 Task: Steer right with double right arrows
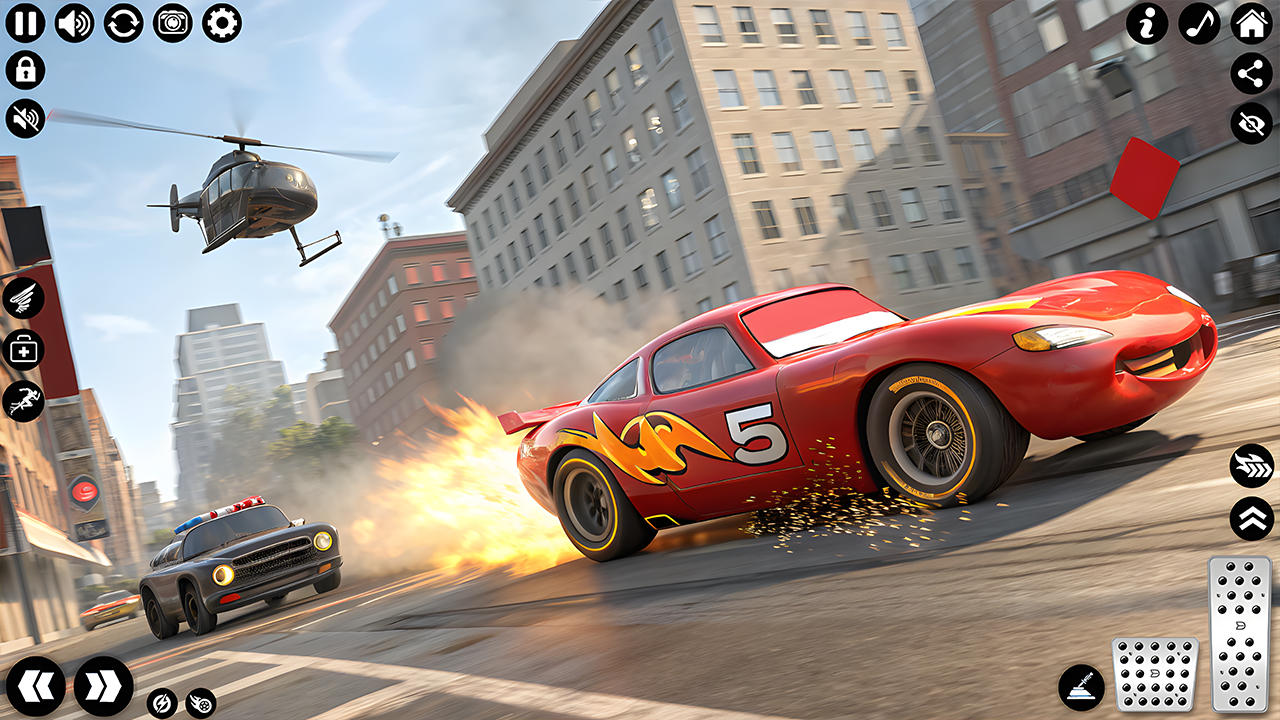(x=103, y=686)
